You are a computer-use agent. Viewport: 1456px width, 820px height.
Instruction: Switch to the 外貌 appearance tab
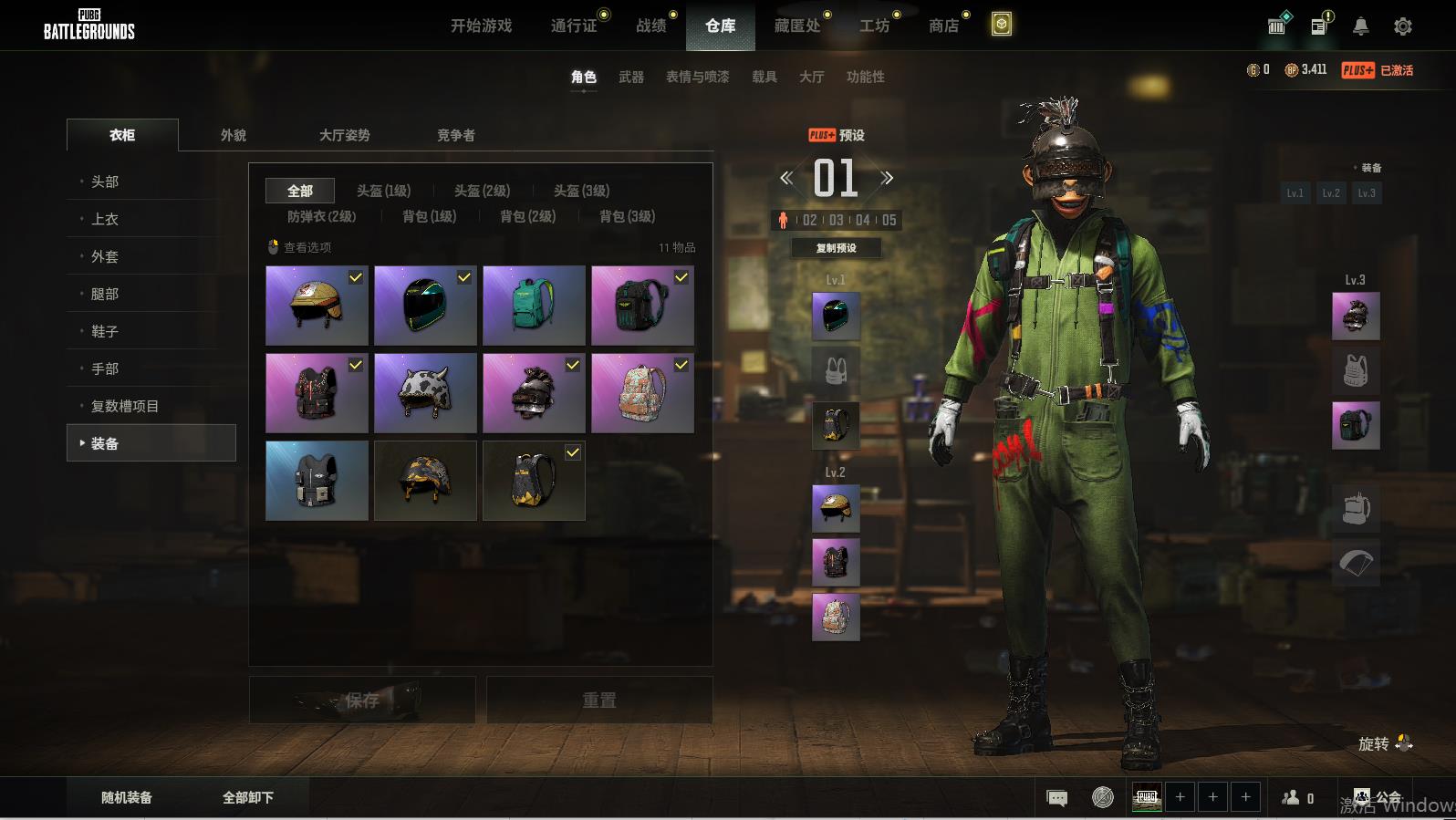pyautogui.click(x=234, y=135)
